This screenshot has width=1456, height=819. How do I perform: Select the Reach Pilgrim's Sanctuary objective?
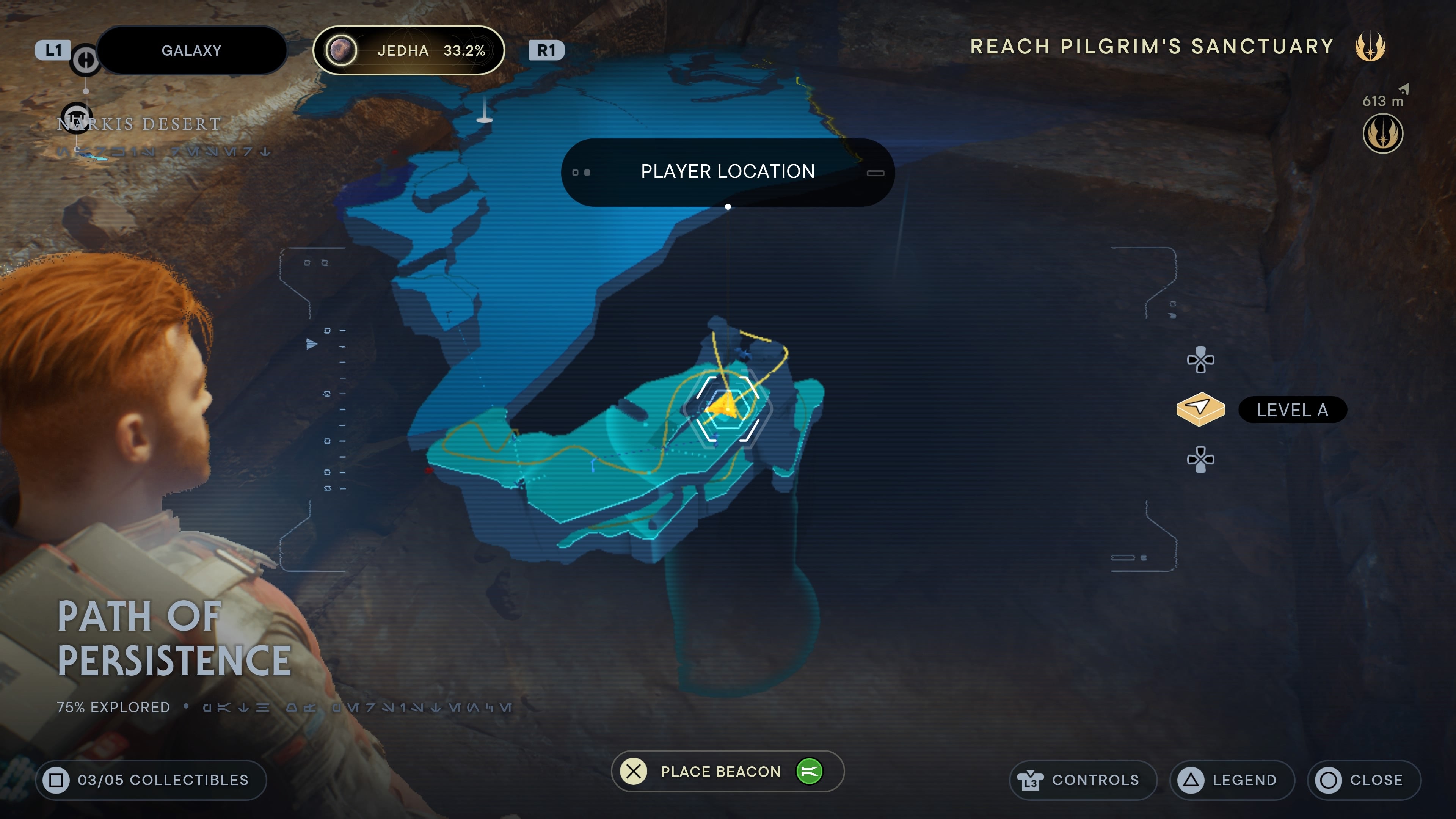click(x=1152, y=46)
